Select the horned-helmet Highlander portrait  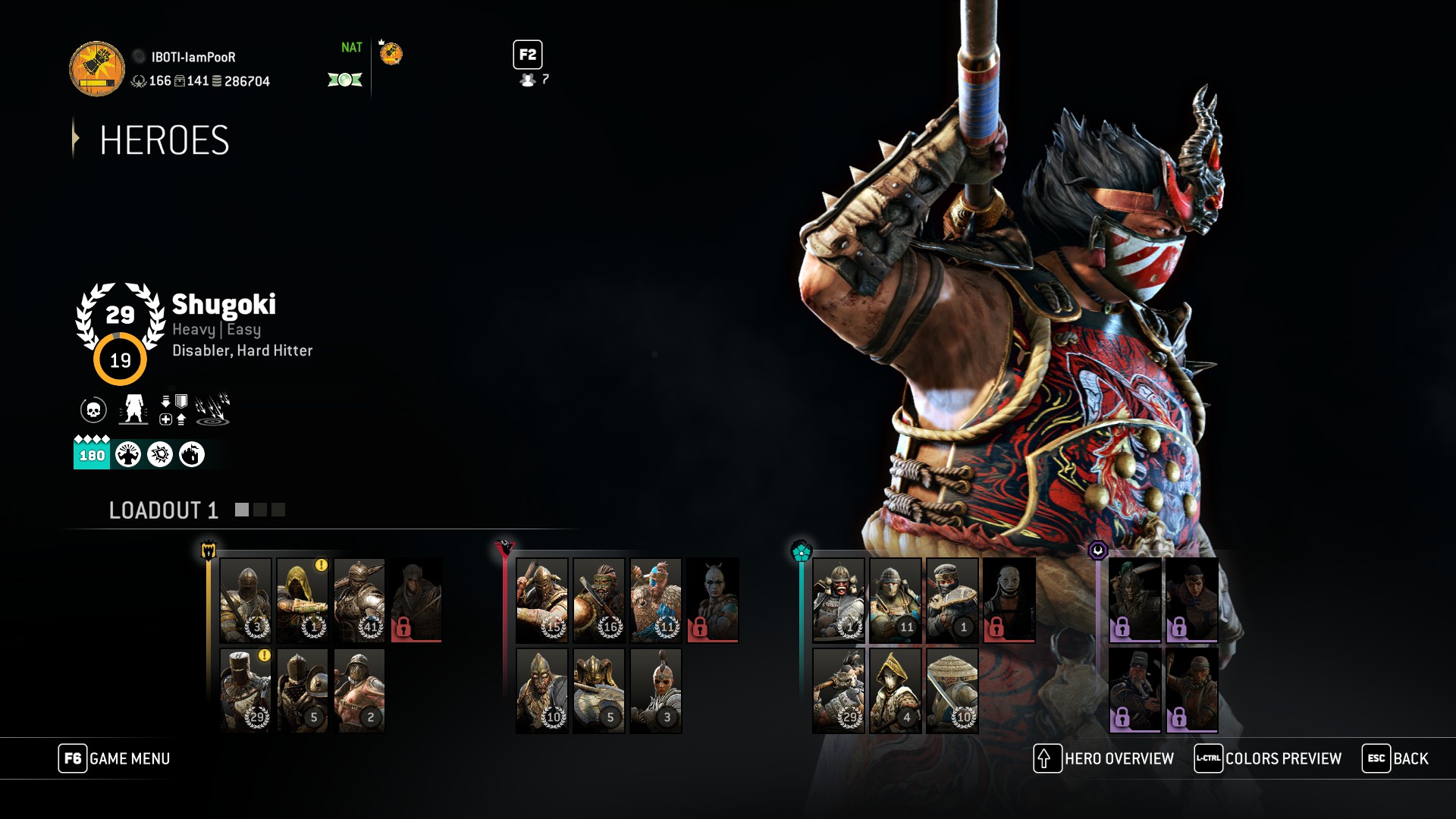click(598, 690)
